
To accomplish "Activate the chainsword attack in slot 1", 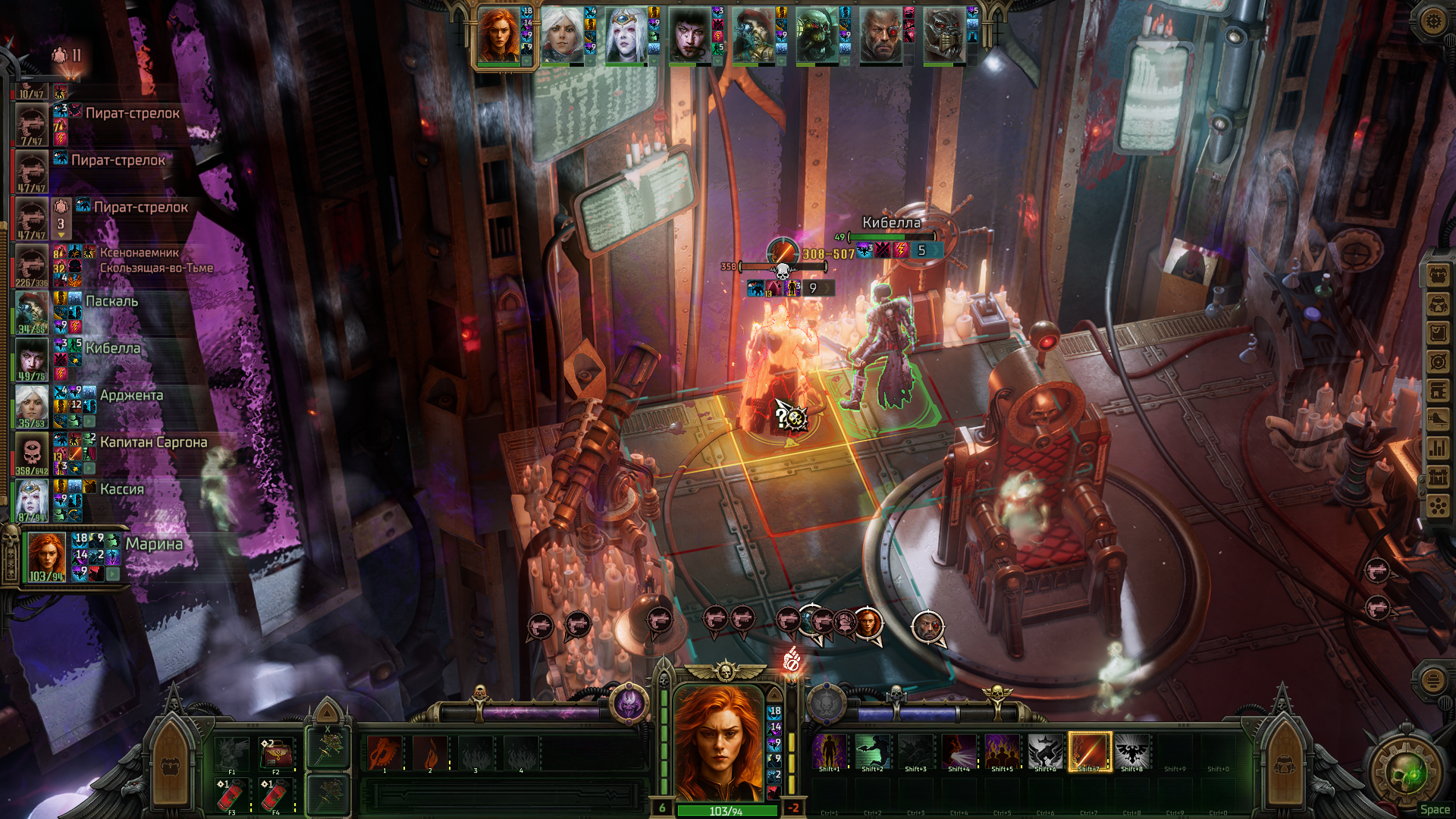I will click(384, 753).
